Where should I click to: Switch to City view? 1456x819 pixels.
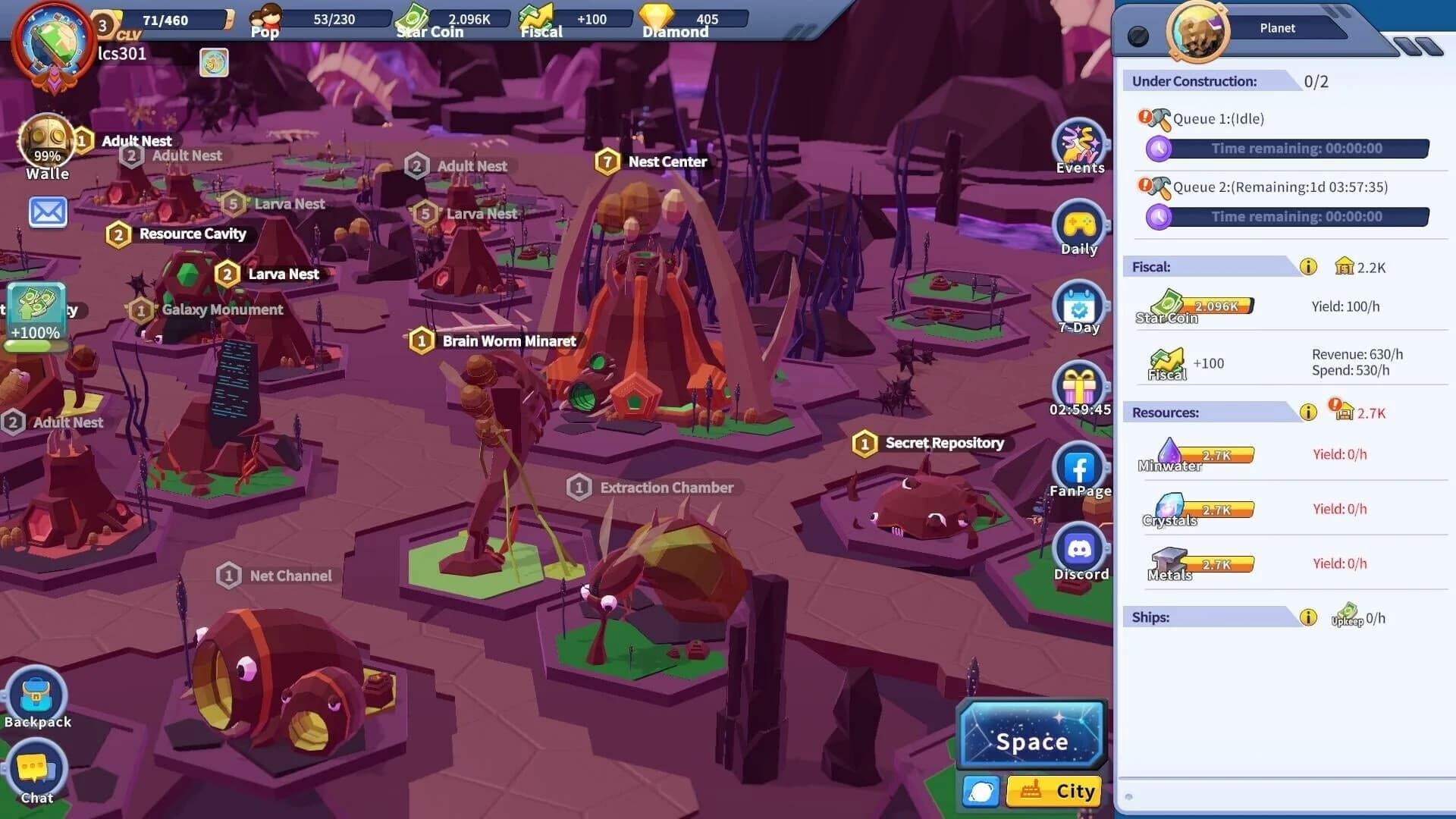point(1053,791)
